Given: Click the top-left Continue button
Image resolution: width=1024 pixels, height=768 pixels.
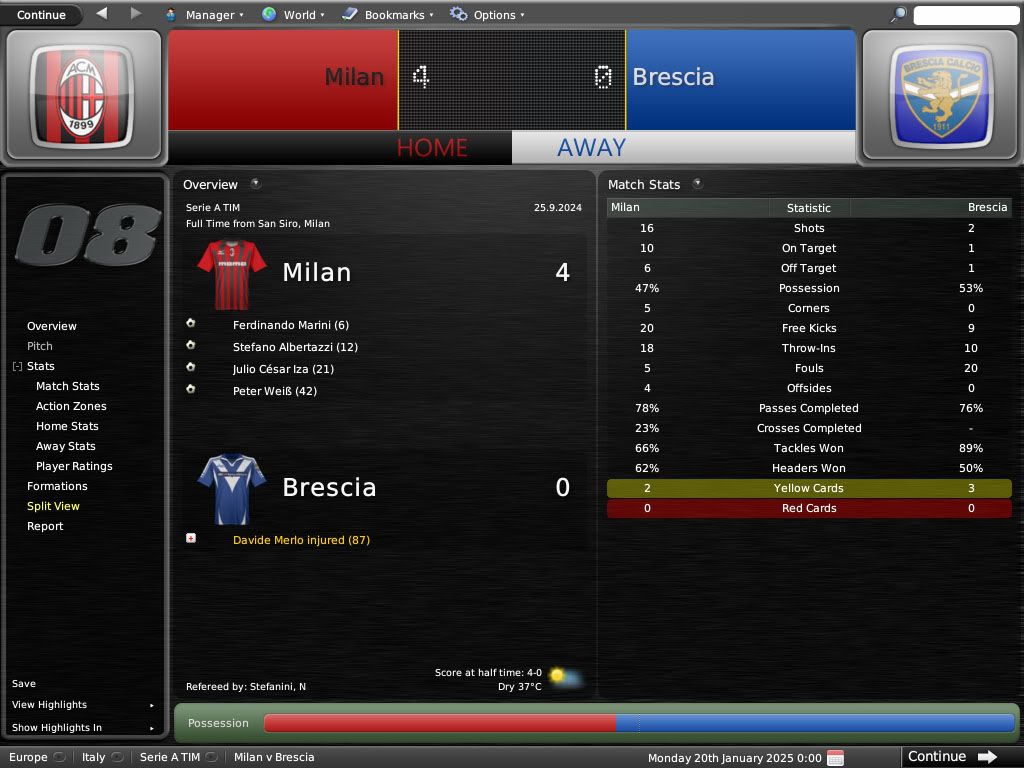Looking at the screenshot, I should (x=41, y=15).
